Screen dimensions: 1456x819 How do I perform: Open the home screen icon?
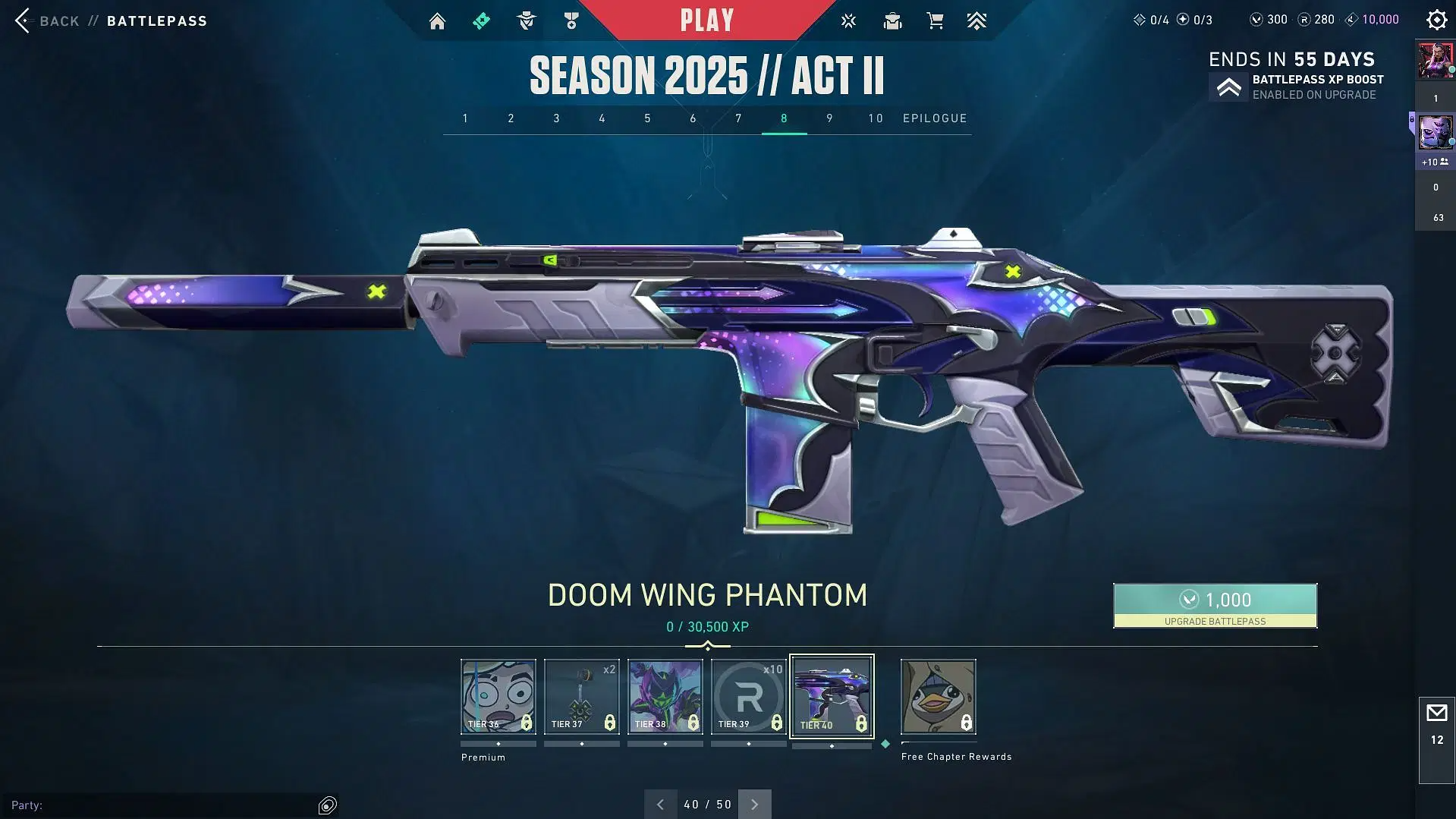tap(437, 21)
